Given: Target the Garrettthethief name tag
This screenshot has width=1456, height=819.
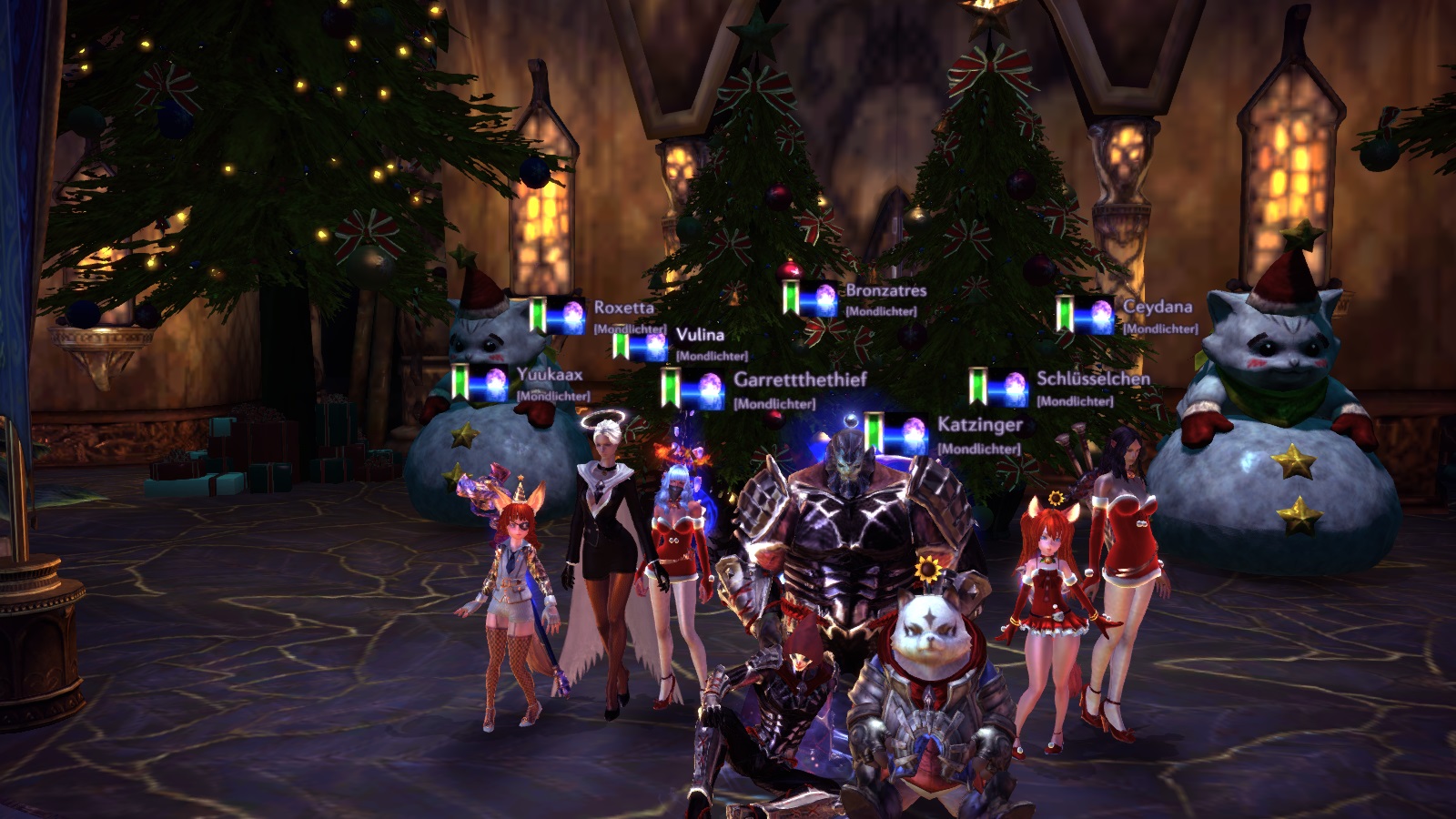Looking at the screenshot, I should point(800,379).
